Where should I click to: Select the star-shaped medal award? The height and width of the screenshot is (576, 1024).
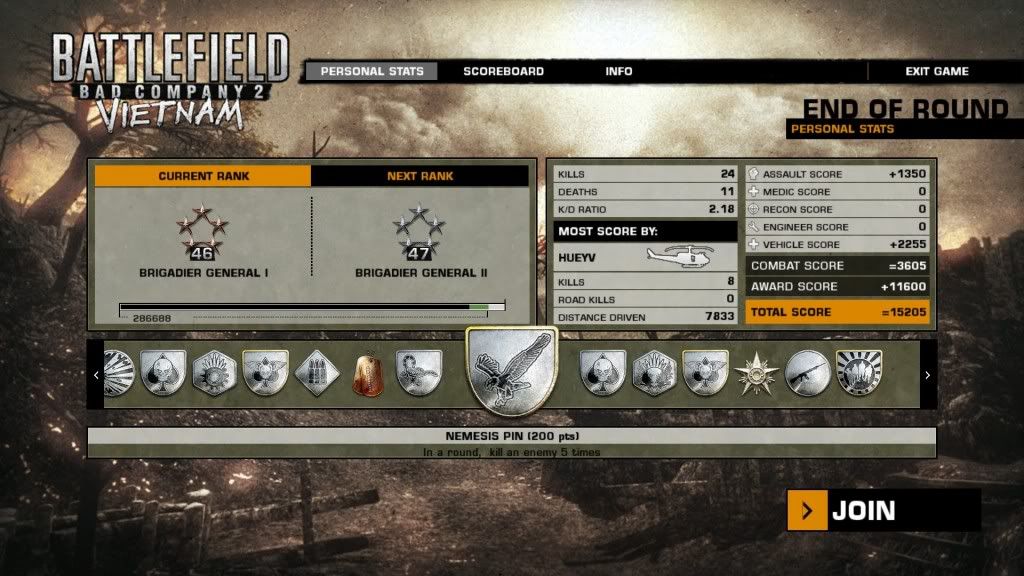click(756, 374)
